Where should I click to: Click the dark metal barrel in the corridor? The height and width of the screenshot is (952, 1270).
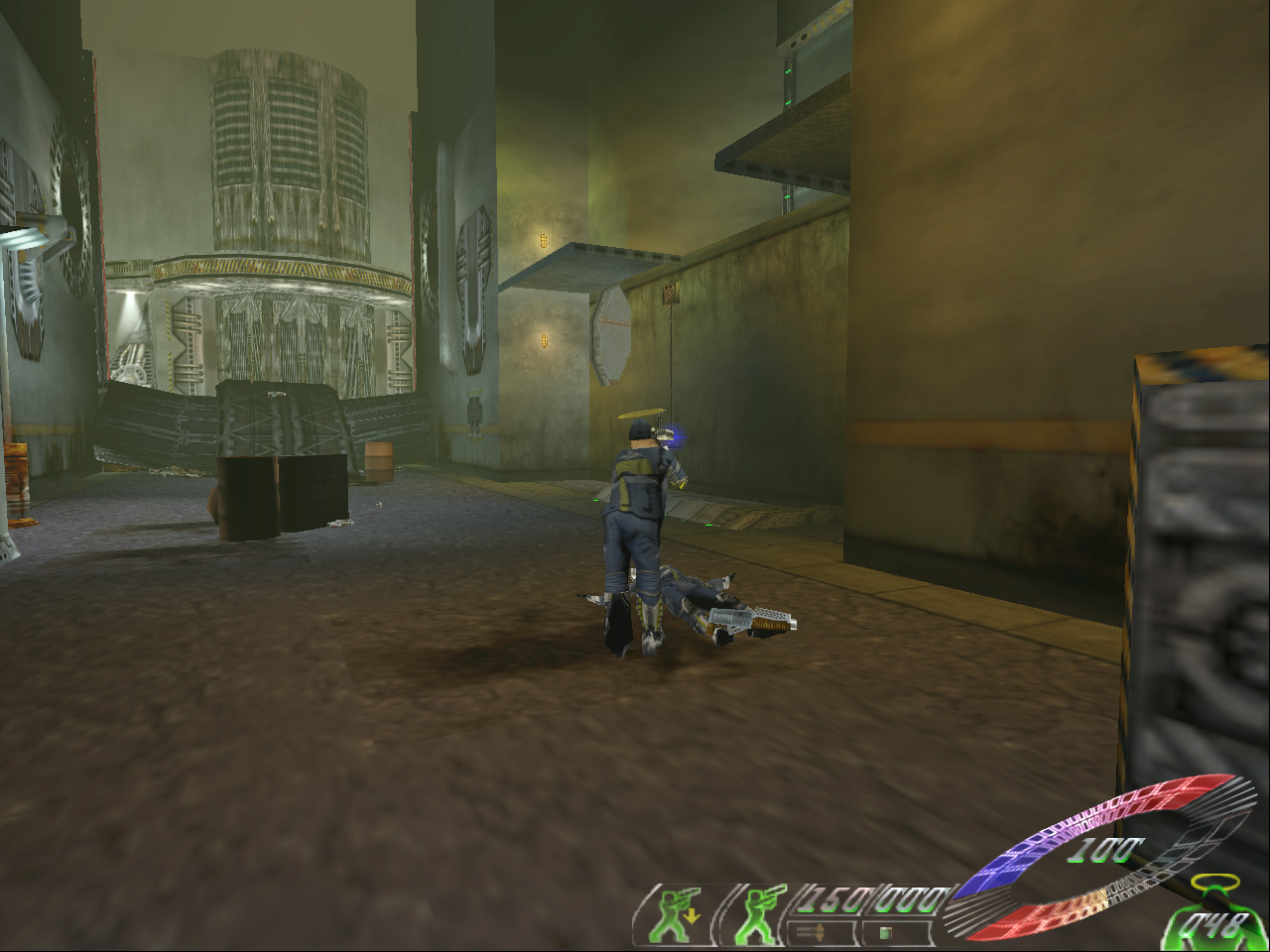point(248,496)
